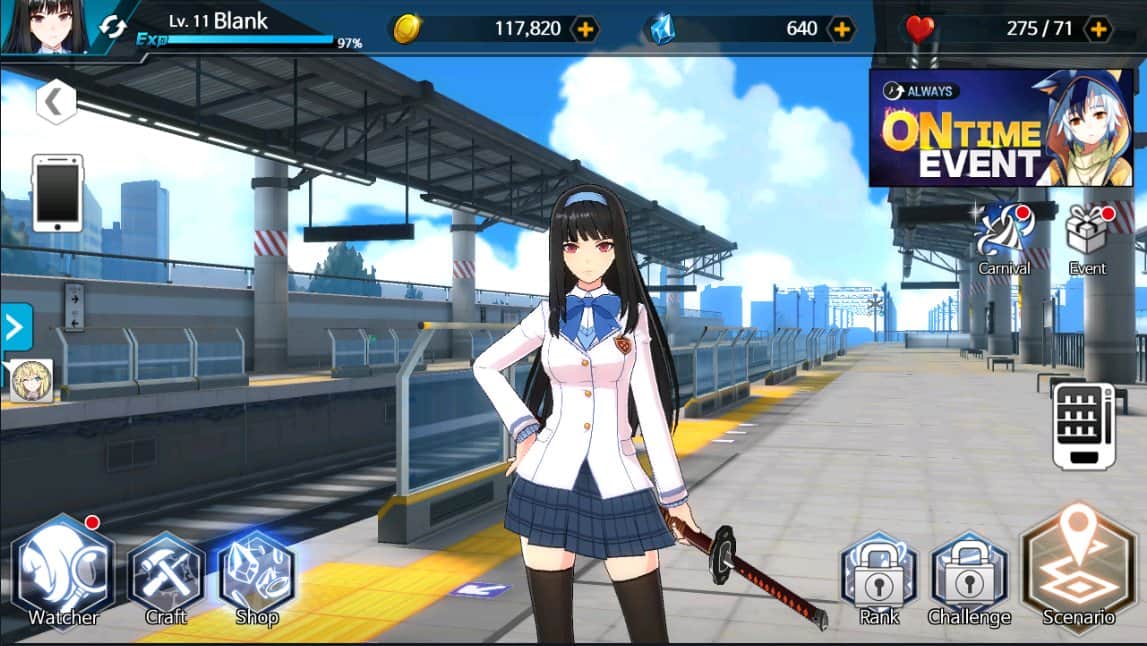Open the Scenario map
This screenshot has height=646, width=1147.
pyautogui.click(x=1078, y=567)
